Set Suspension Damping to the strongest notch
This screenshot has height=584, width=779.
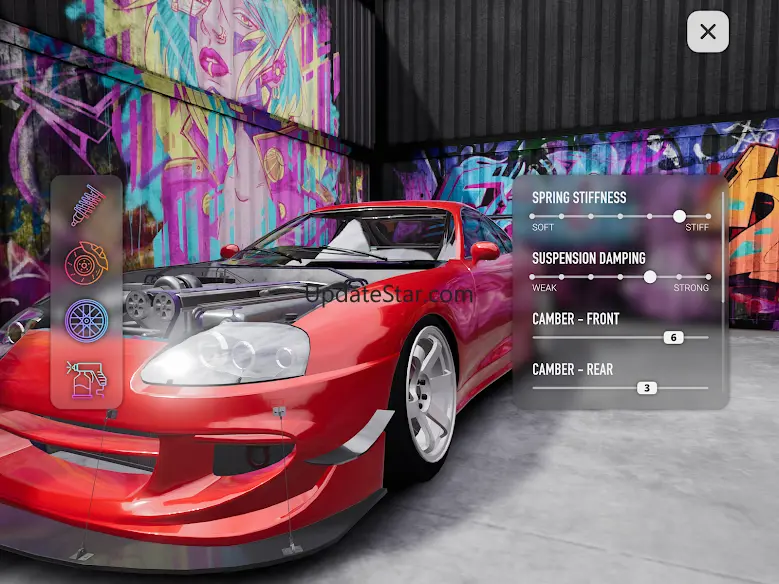point(708,277)
